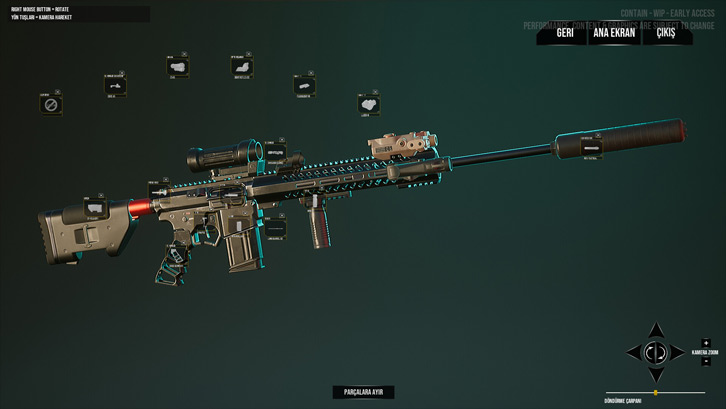The image size is (726, 409).
Task: Move the camera up with the up arrow
Action: pyautogui.click(x=656, y=330)
